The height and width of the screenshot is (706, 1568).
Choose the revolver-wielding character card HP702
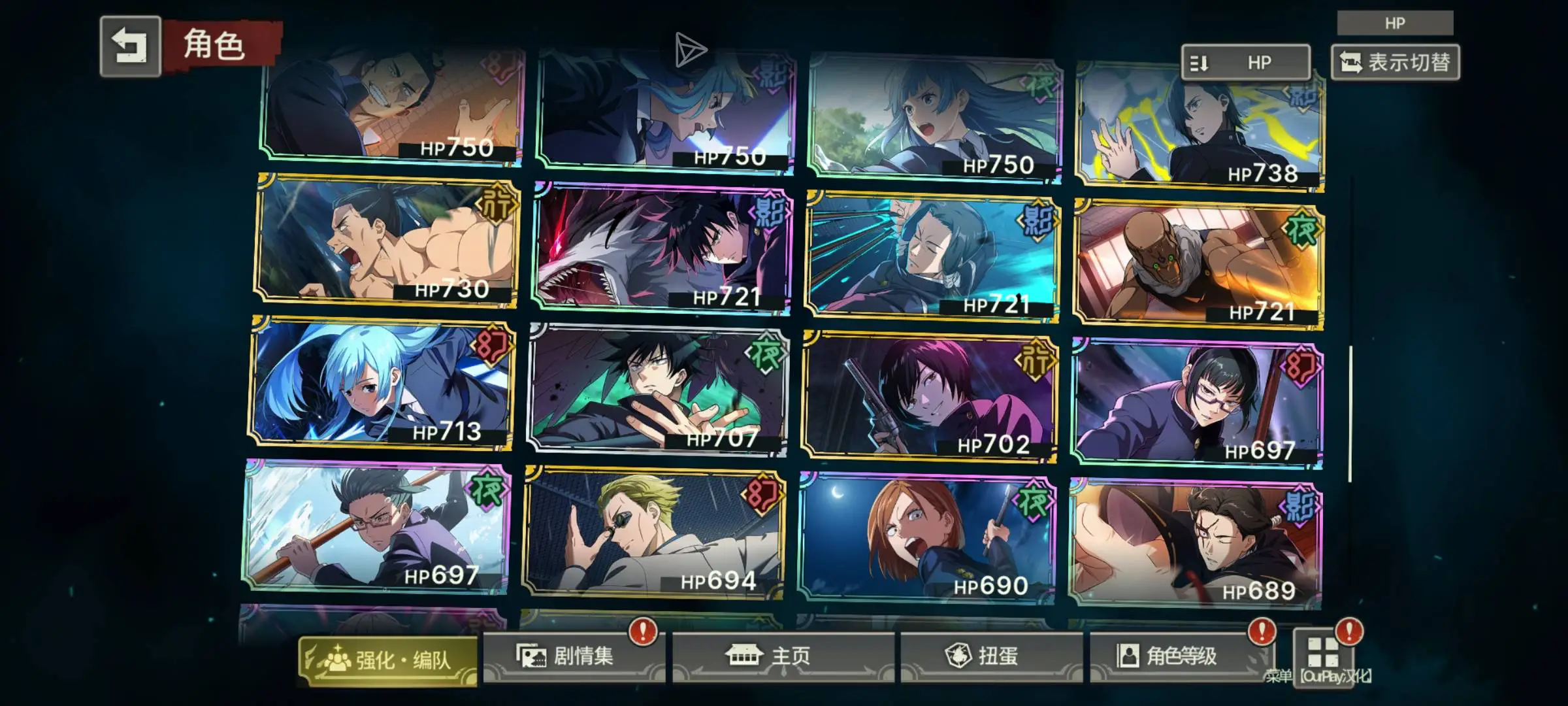[929, 397]
